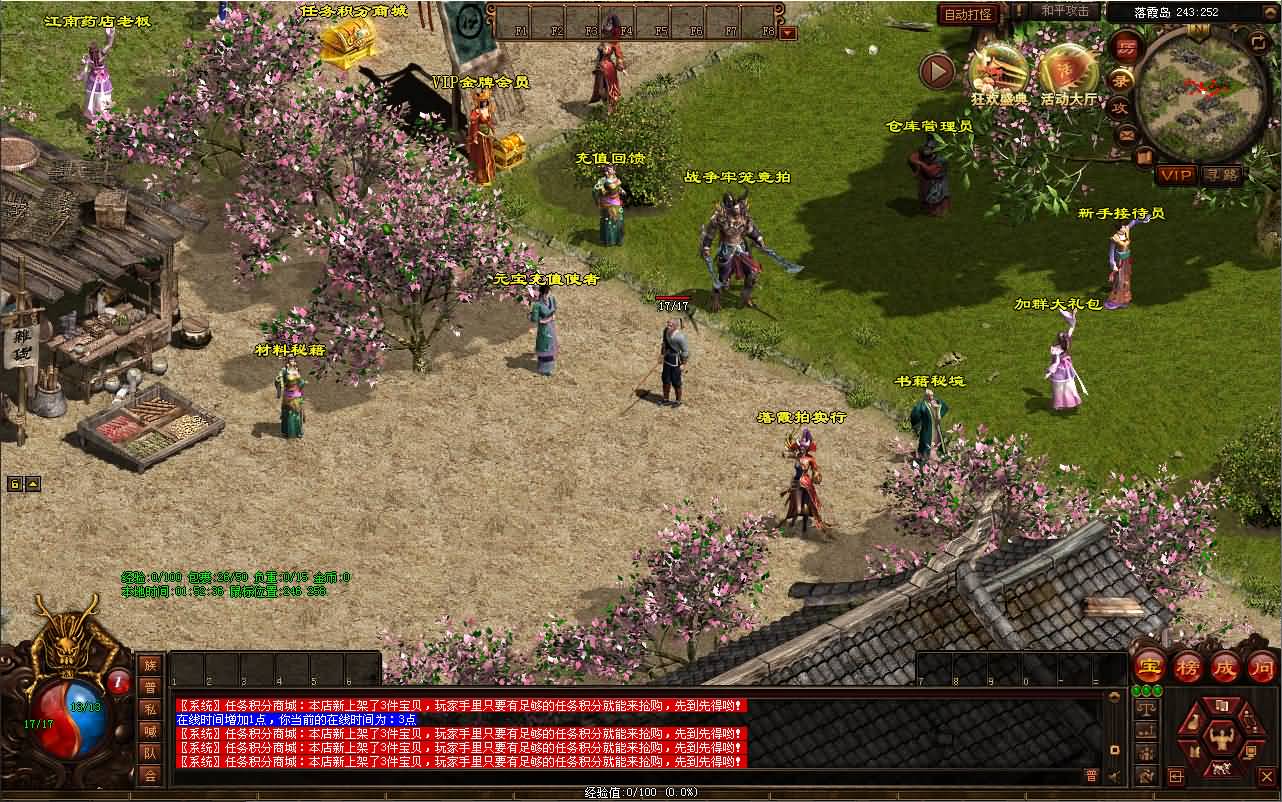This screenshot has height=802, width=1282.
Task: Click the round play arrow button
Action: tap(937, 71)
